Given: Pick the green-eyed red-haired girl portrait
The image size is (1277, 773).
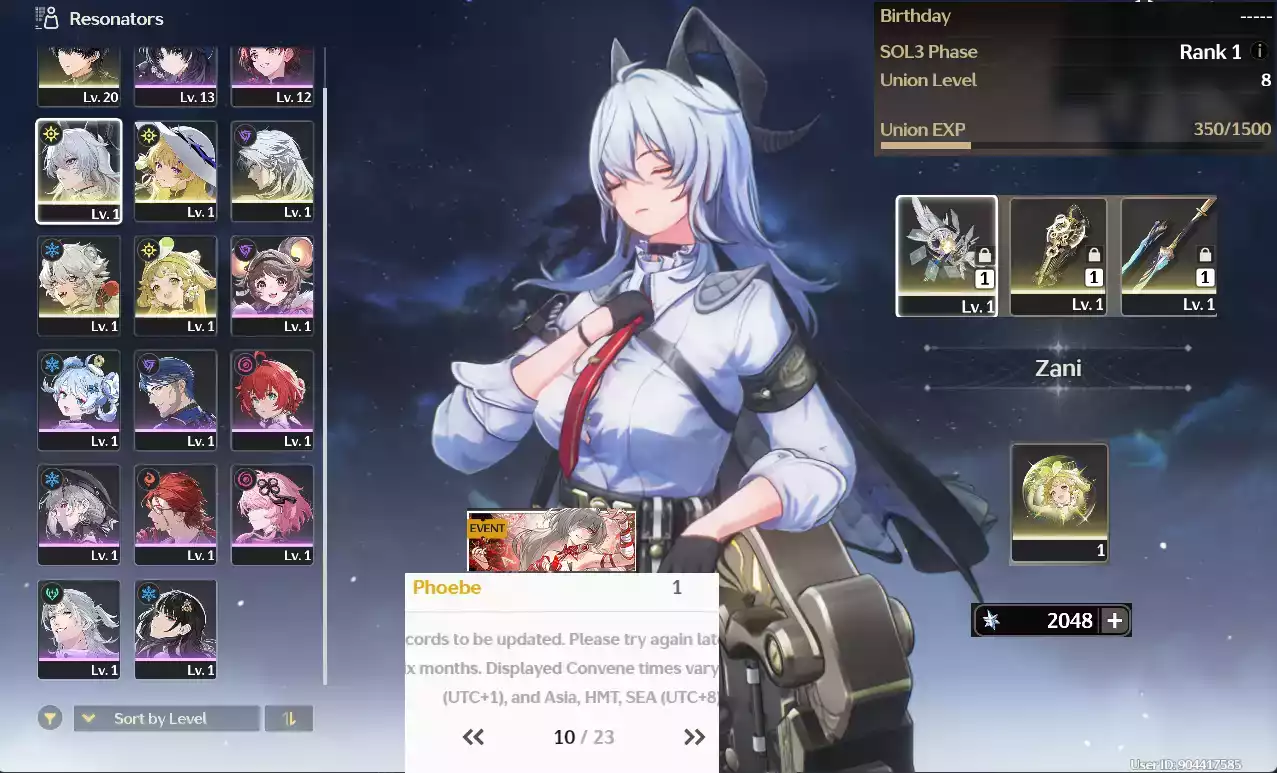Looking at the screenshot, I should click(272, 400).
